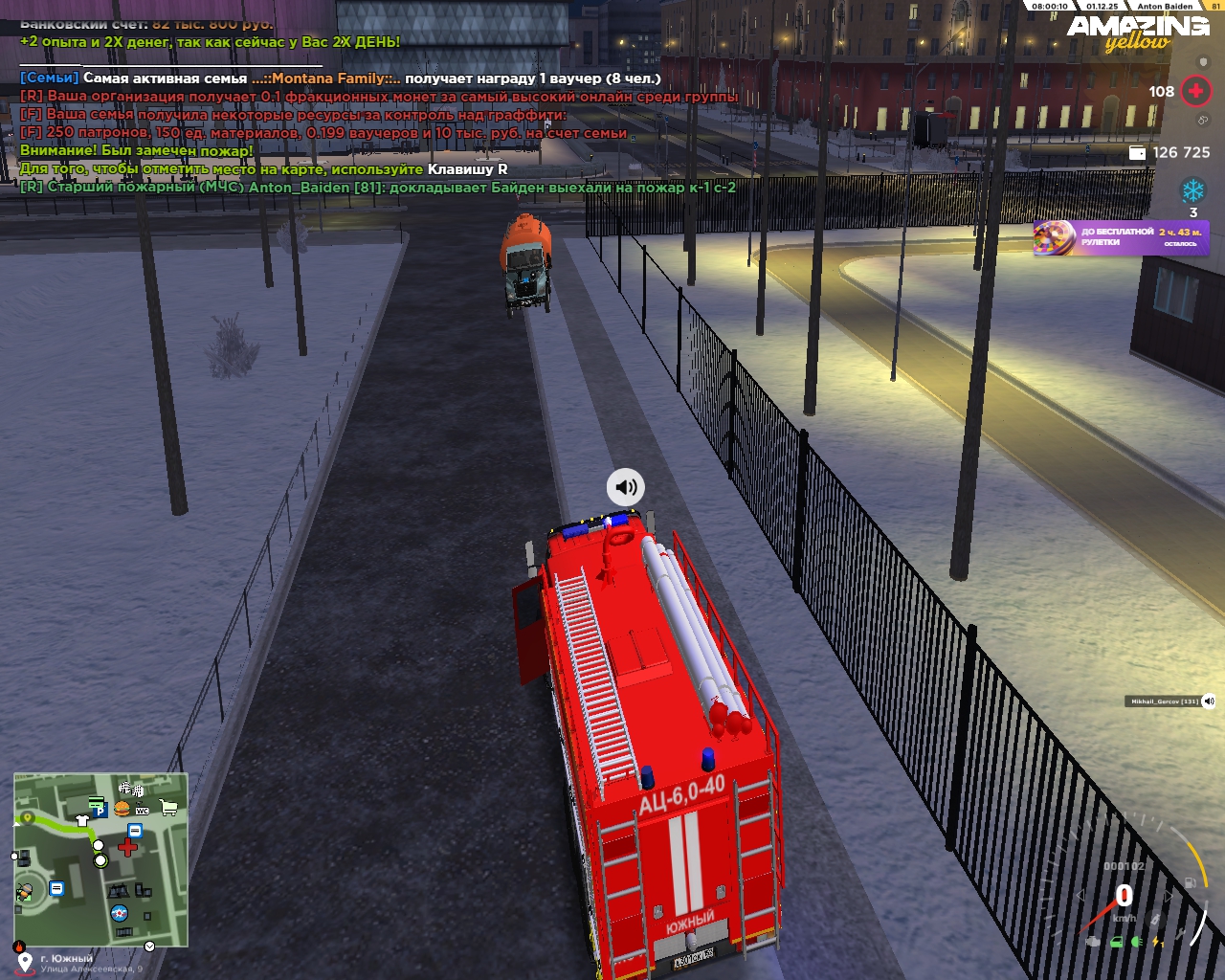Click the round MChS emblem marker on minimap
The image size is (1225, 980).
pyautogui.click(x=119, y=912)
